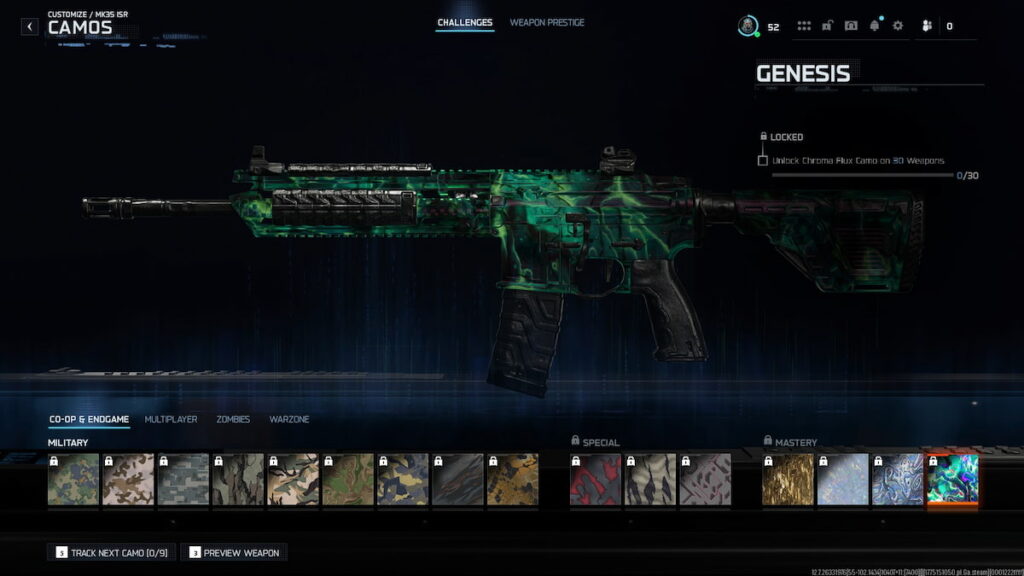Select the highlighted Genesis mastery camo
Screen dimensions: 1024x576
[x=952, y=480]
